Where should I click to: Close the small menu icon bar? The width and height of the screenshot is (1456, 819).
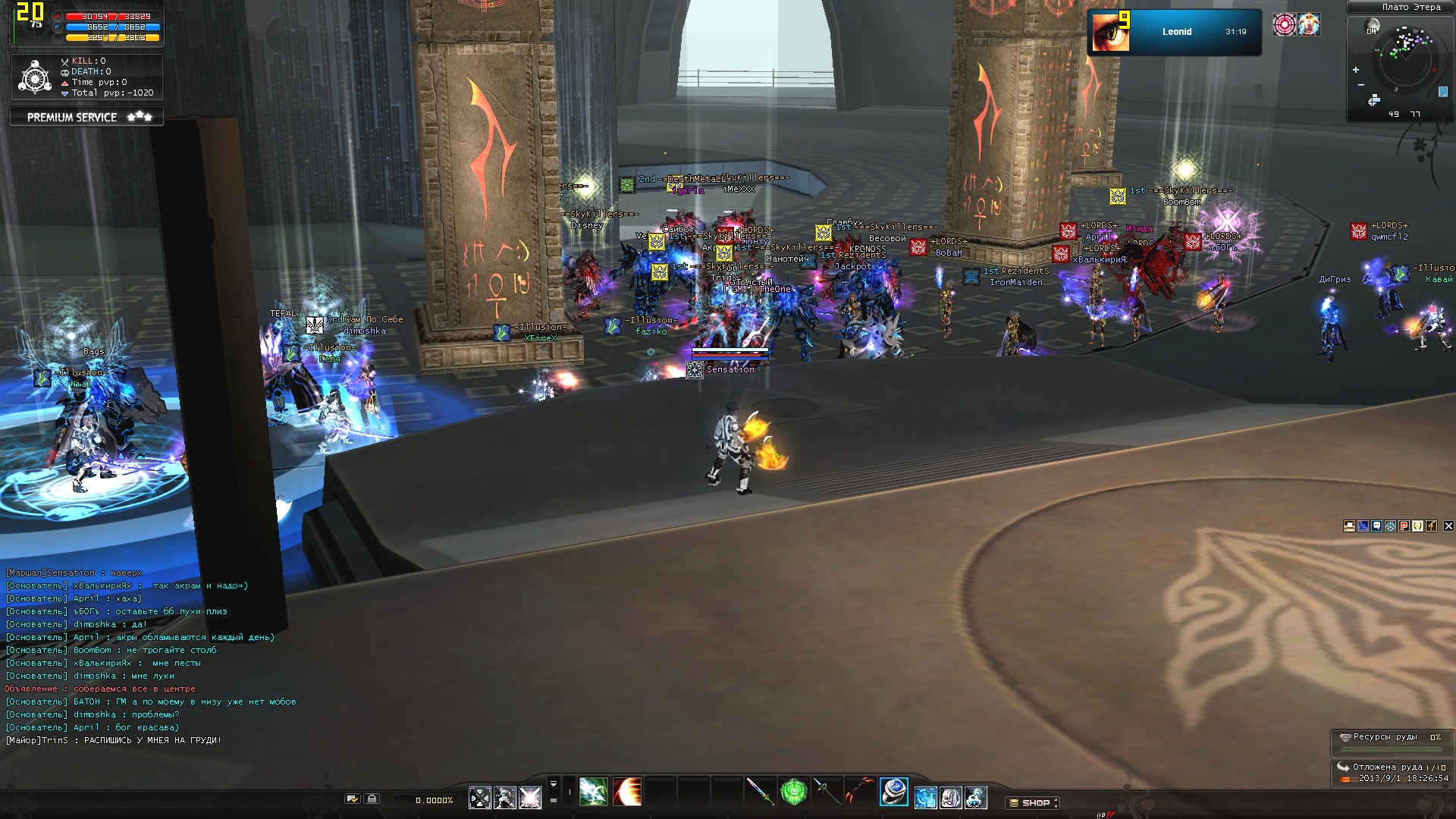pyautogui.click(x=1448, y=526)
